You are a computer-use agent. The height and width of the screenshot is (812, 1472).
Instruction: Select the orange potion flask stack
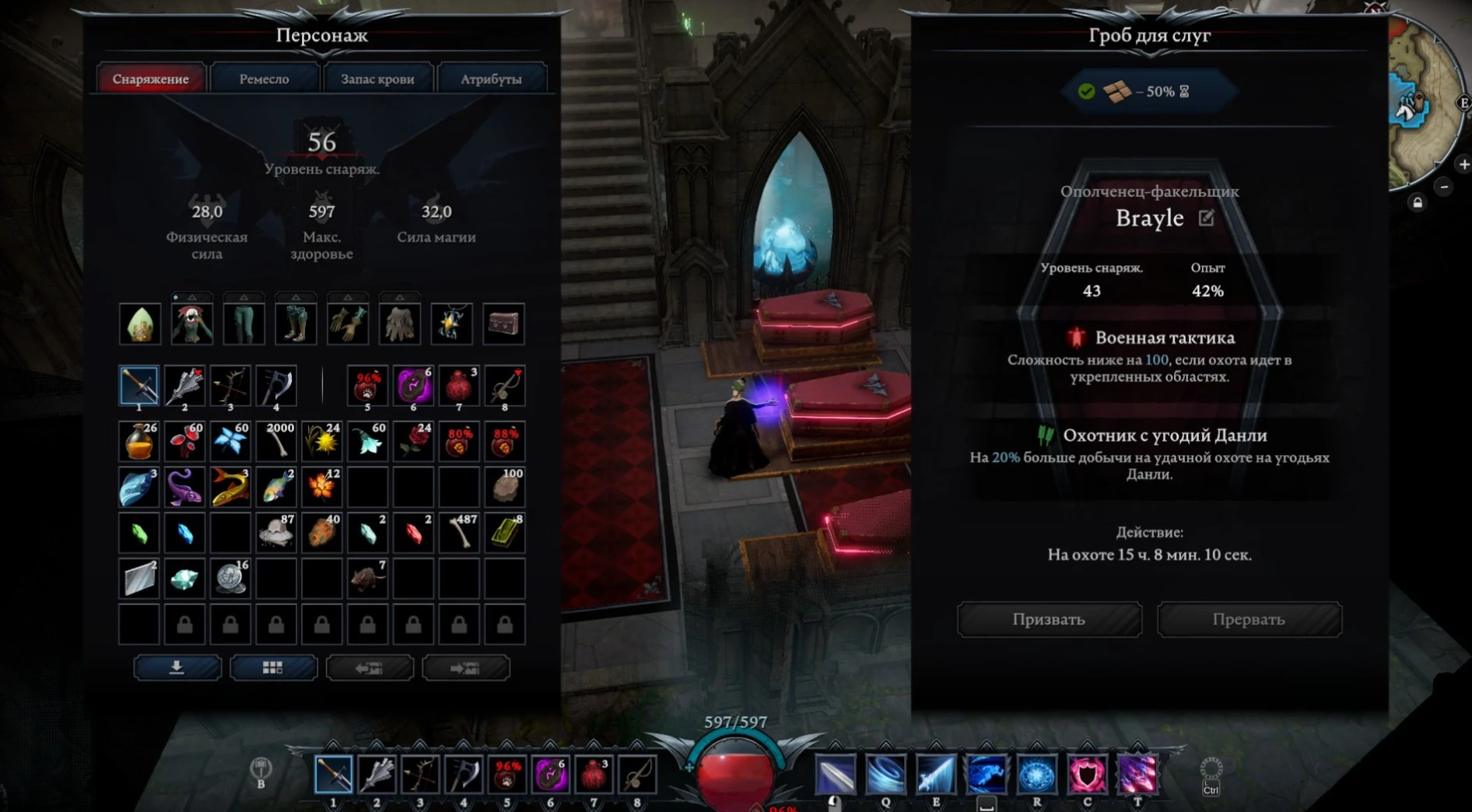tap(139, 441)
